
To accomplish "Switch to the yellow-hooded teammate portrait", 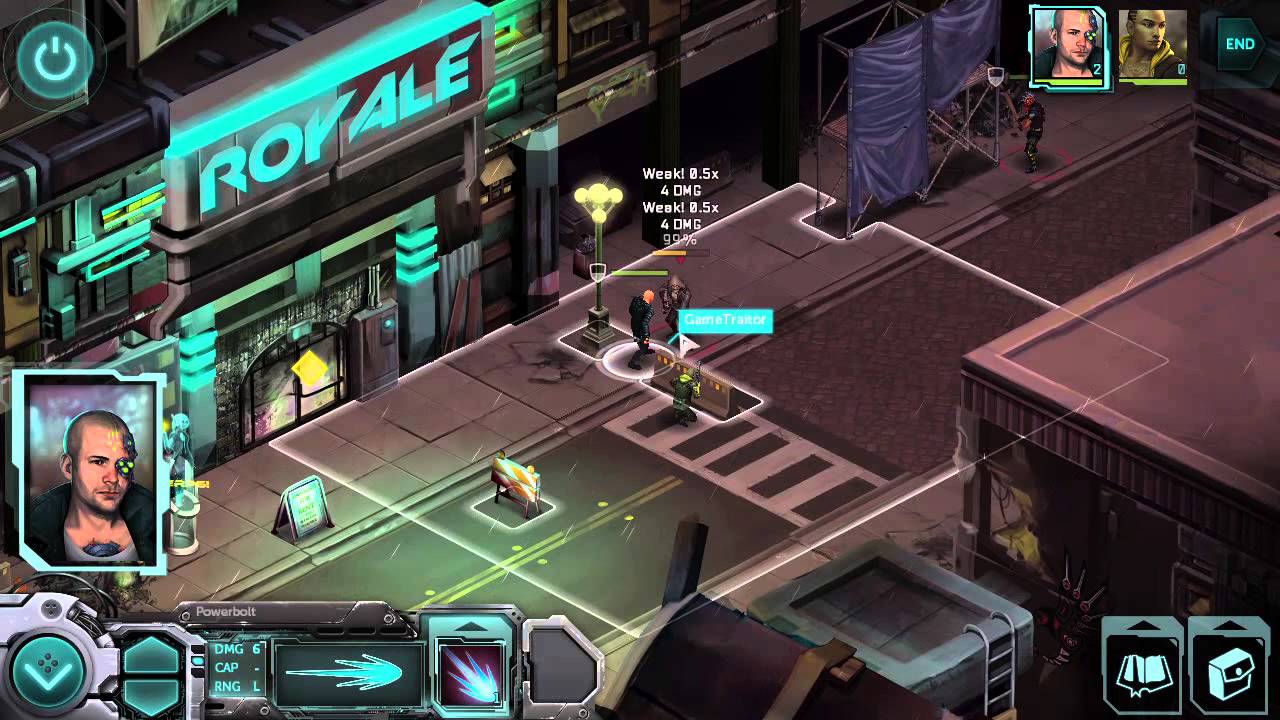I will 1152,46.
